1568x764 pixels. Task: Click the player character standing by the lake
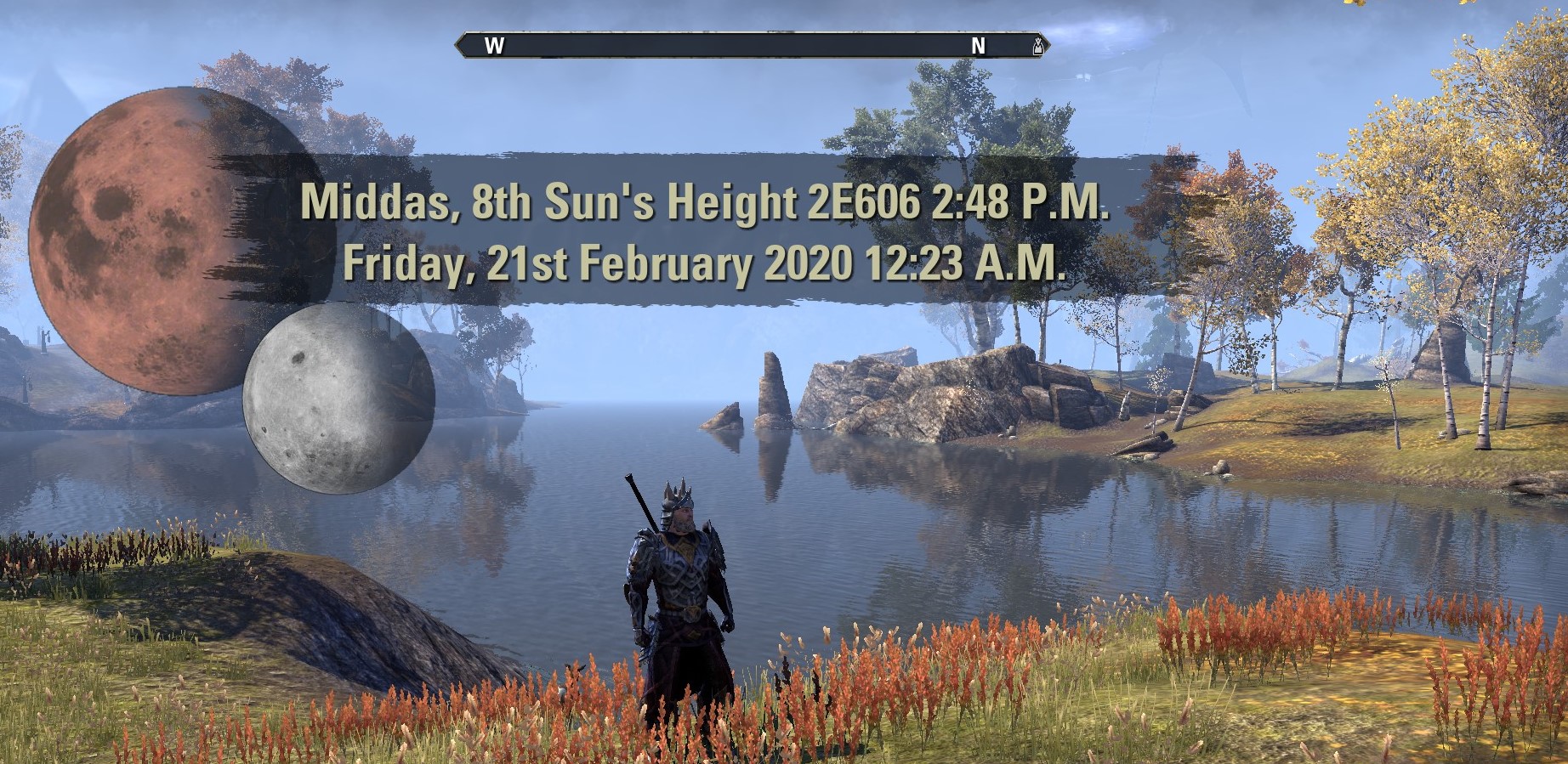pos(680,595)
